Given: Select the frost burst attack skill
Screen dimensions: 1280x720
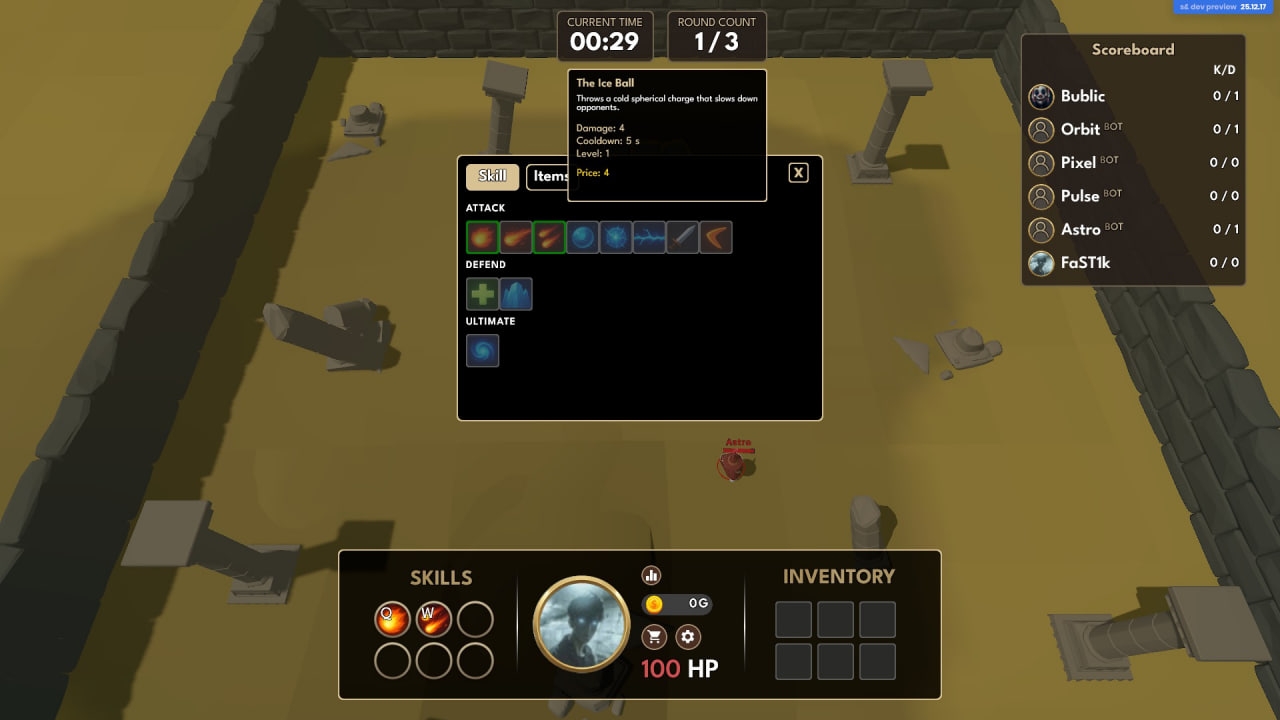Looking at the screenshot, I should click(616, 238).
